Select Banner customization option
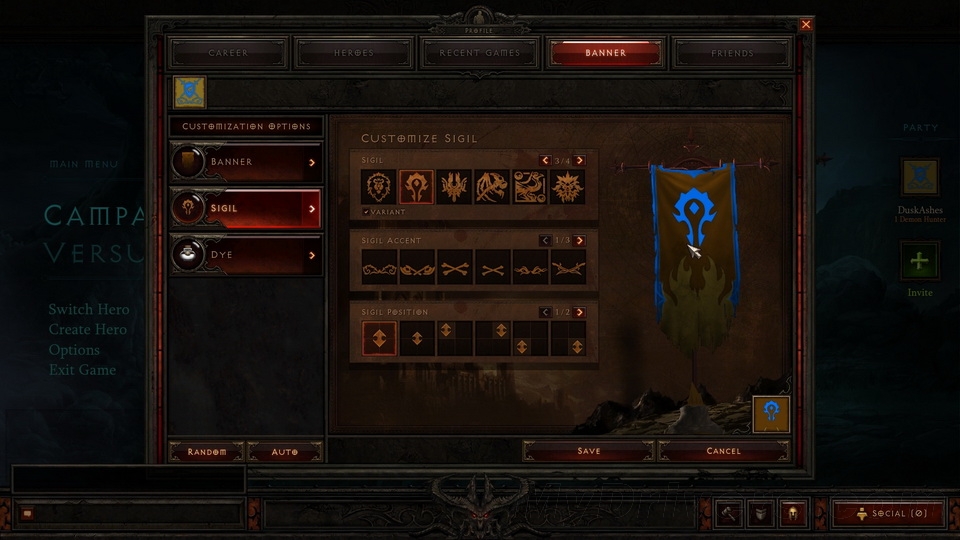 (x=246, y=162)
